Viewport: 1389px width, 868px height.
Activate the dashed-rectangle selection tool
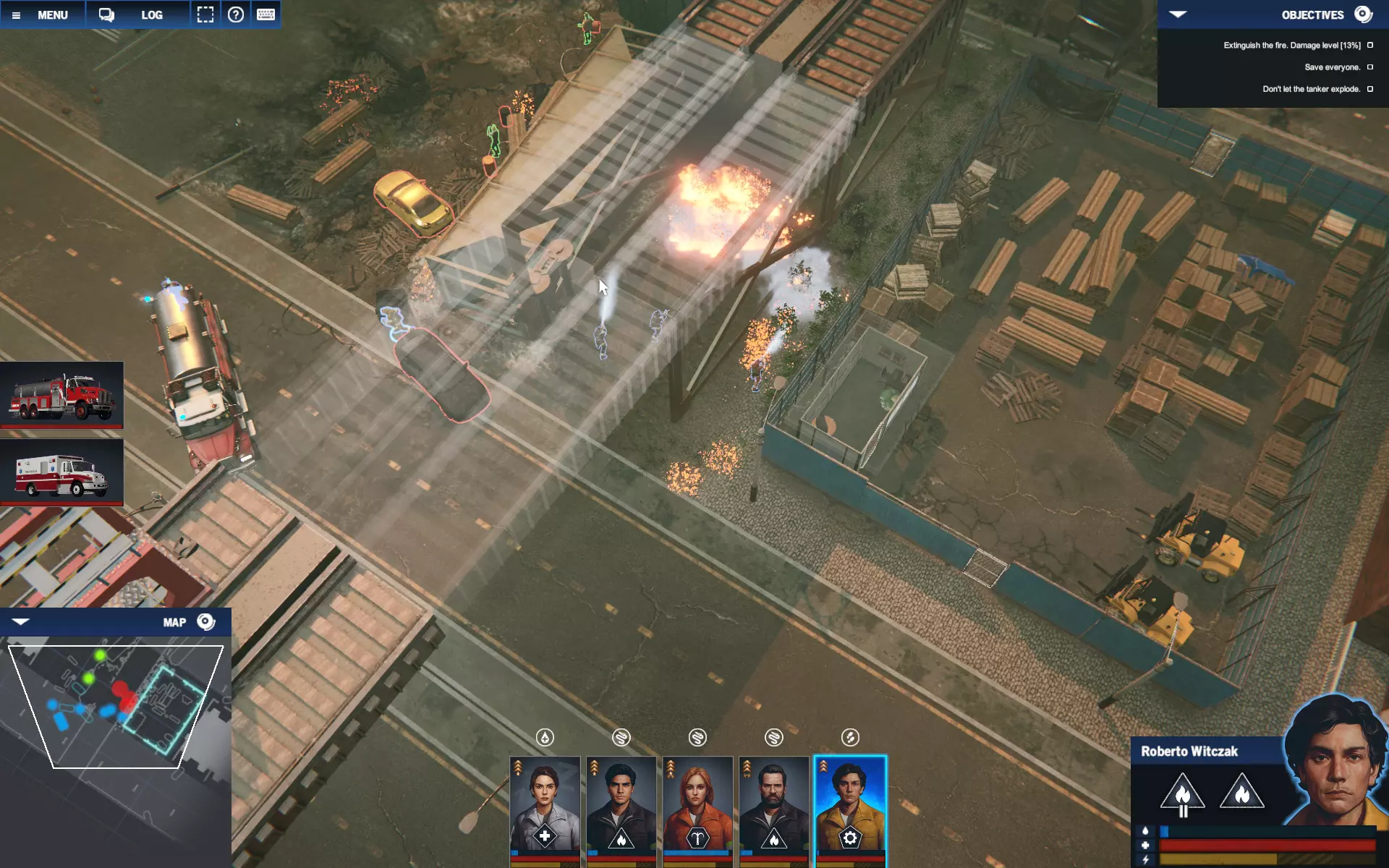click(205, 14)
